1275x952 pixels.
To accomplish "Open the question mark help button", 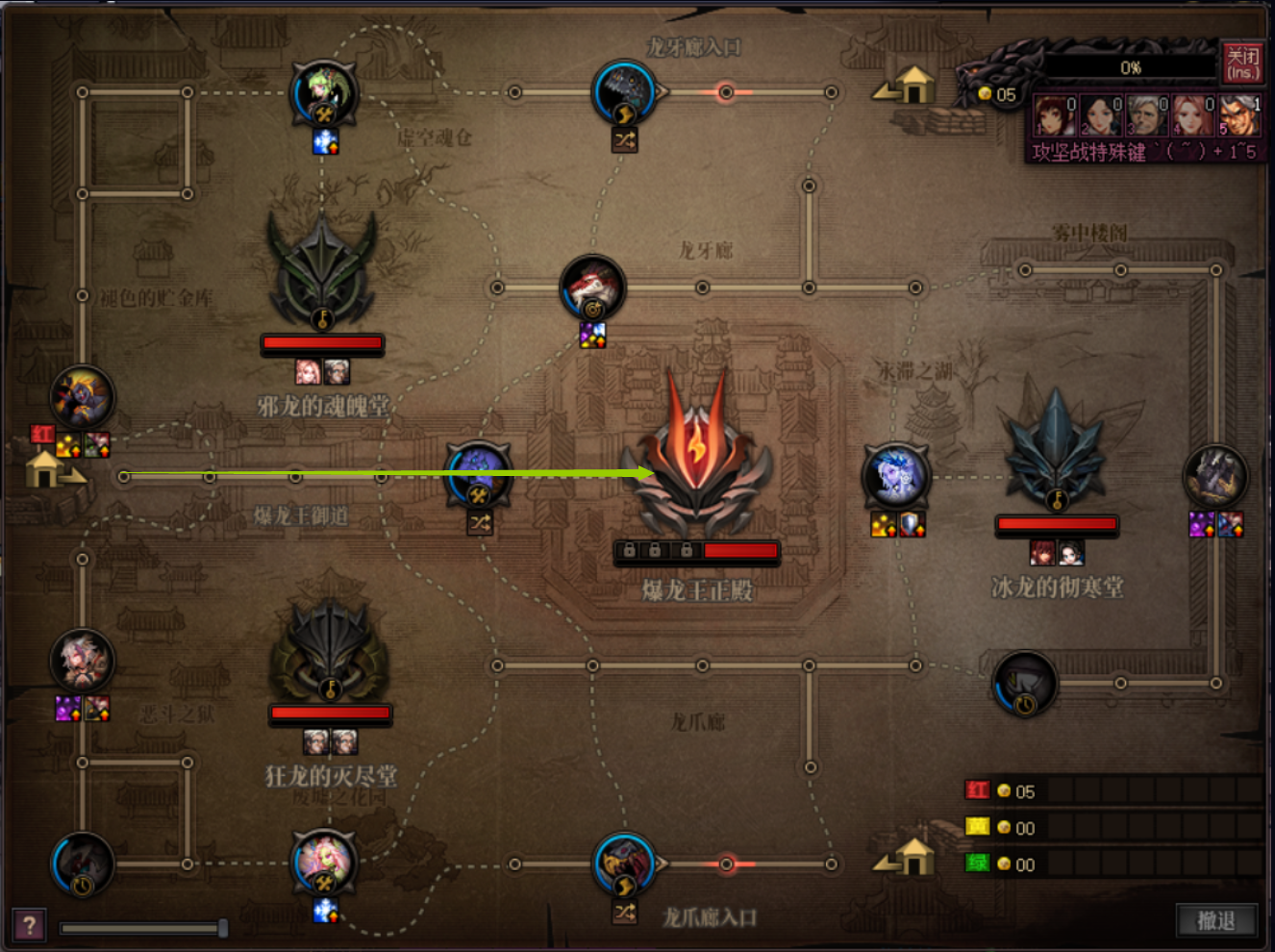I will pyautogui.click(x=29, y=925).
